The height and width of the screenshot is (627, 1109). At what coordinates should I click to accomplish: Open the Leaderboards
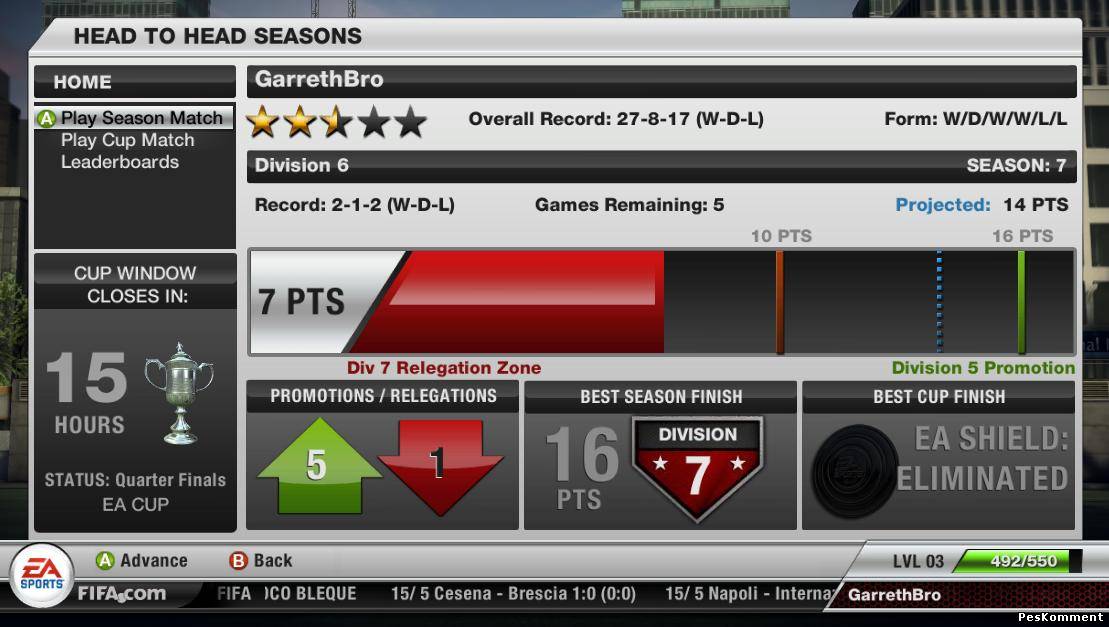(120, 162)
